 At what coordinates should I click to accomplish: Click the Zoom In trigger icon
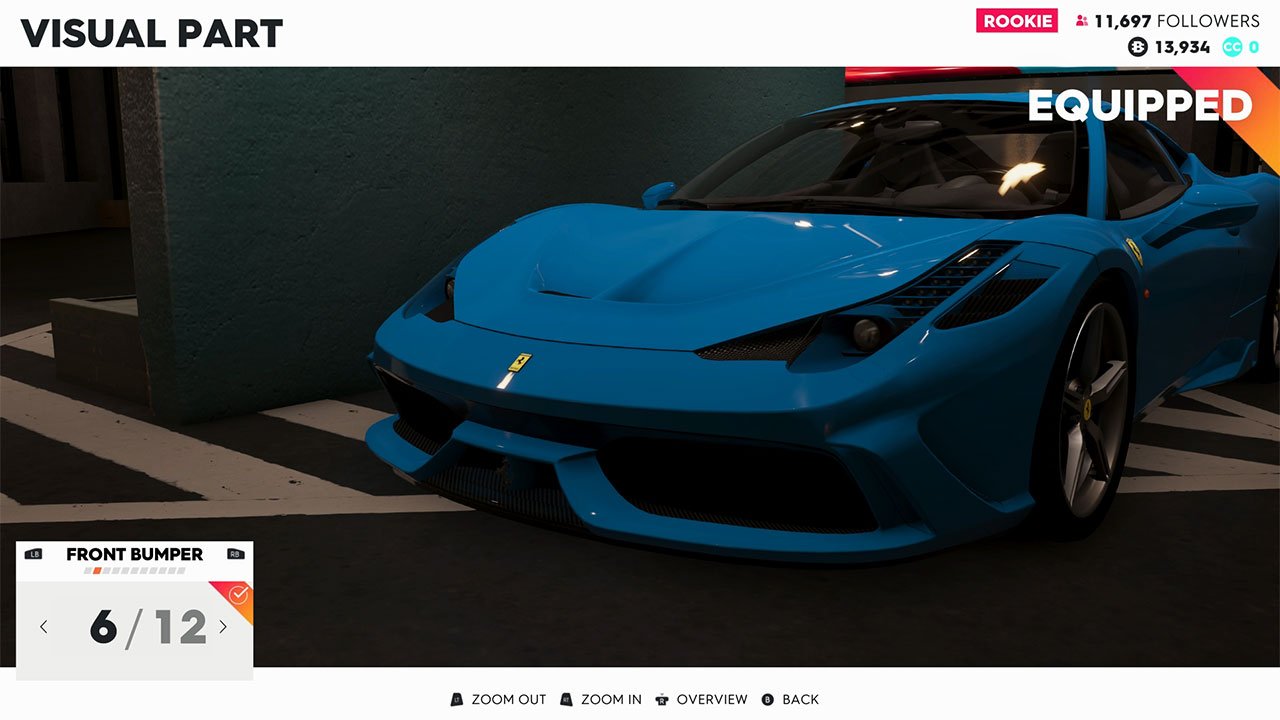(x=568, y=699)
